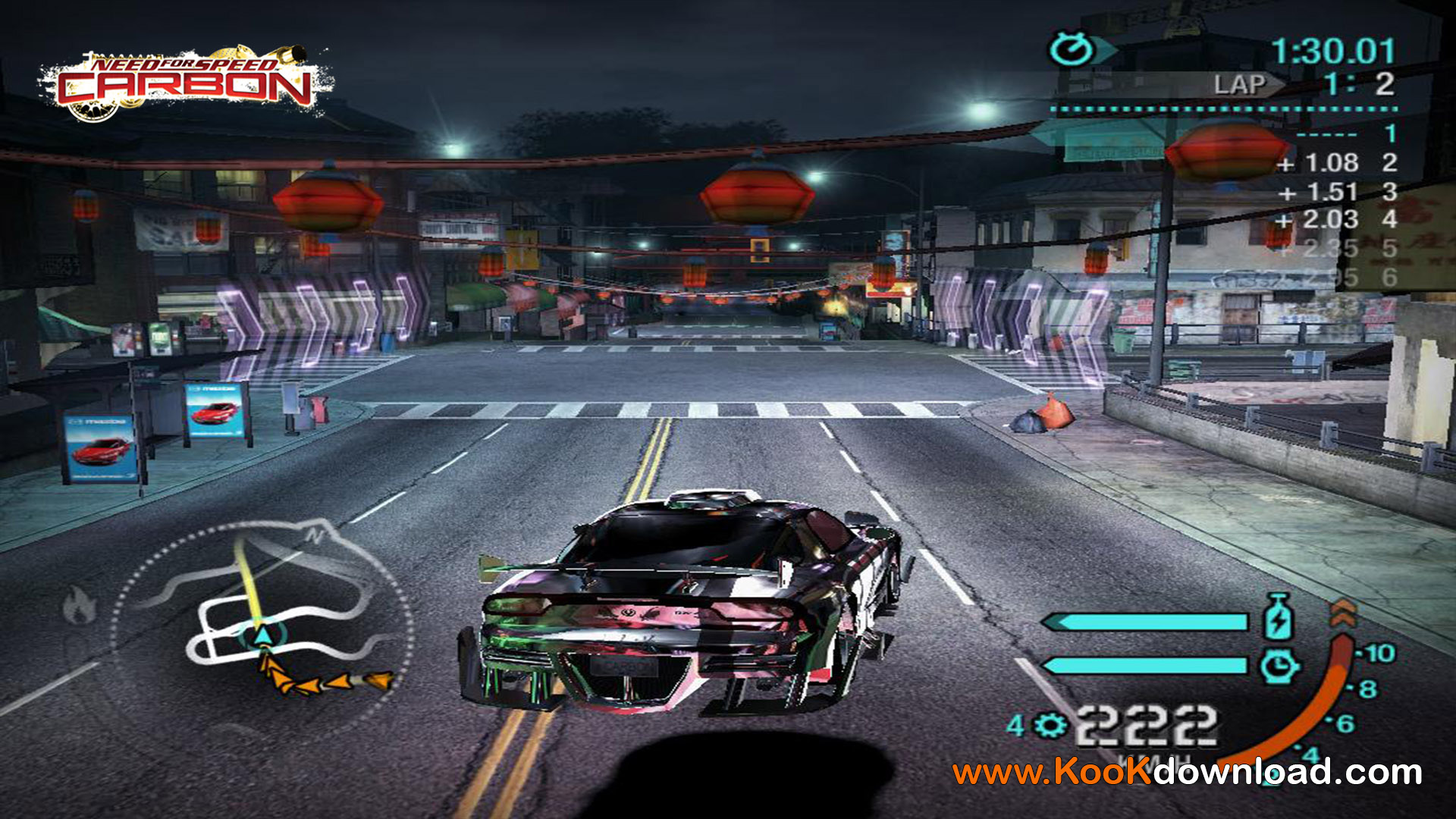Screen dimensions: 1456x819
Task: Open the www.KooKdownload.com watermark link
Action: pos(1187,772)
